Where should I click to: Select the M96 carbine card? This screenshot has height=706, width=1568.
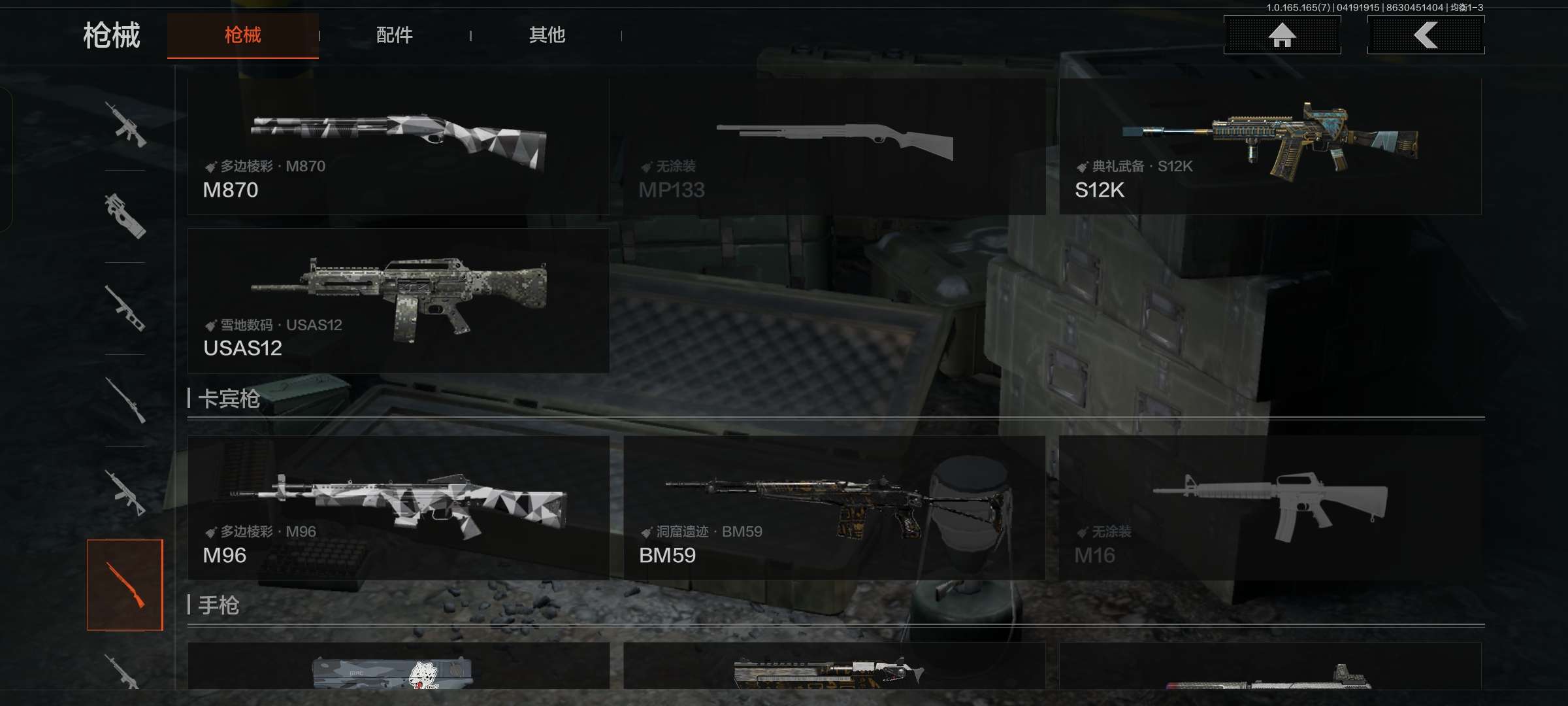point(399,508)
